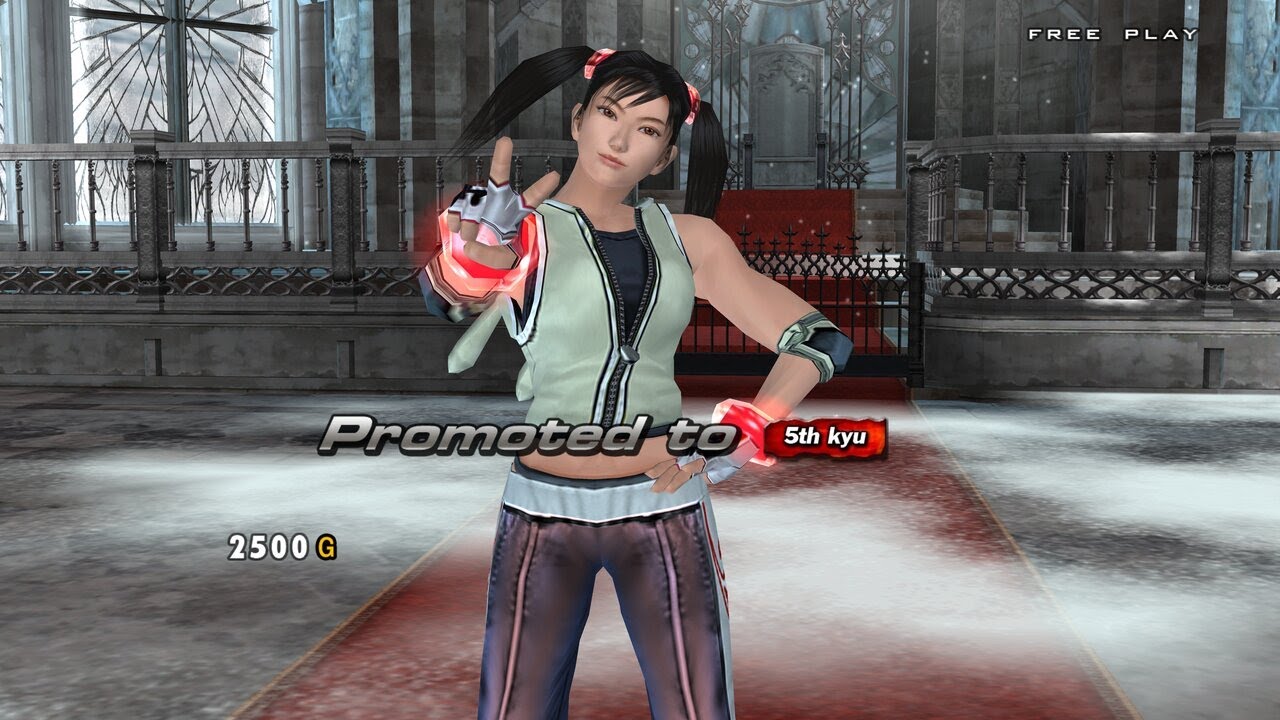Image resolution: width=1280 pixels, height=720 pixels.
Task: Click the zipper pendant on her vest
Action: point(629,355)
